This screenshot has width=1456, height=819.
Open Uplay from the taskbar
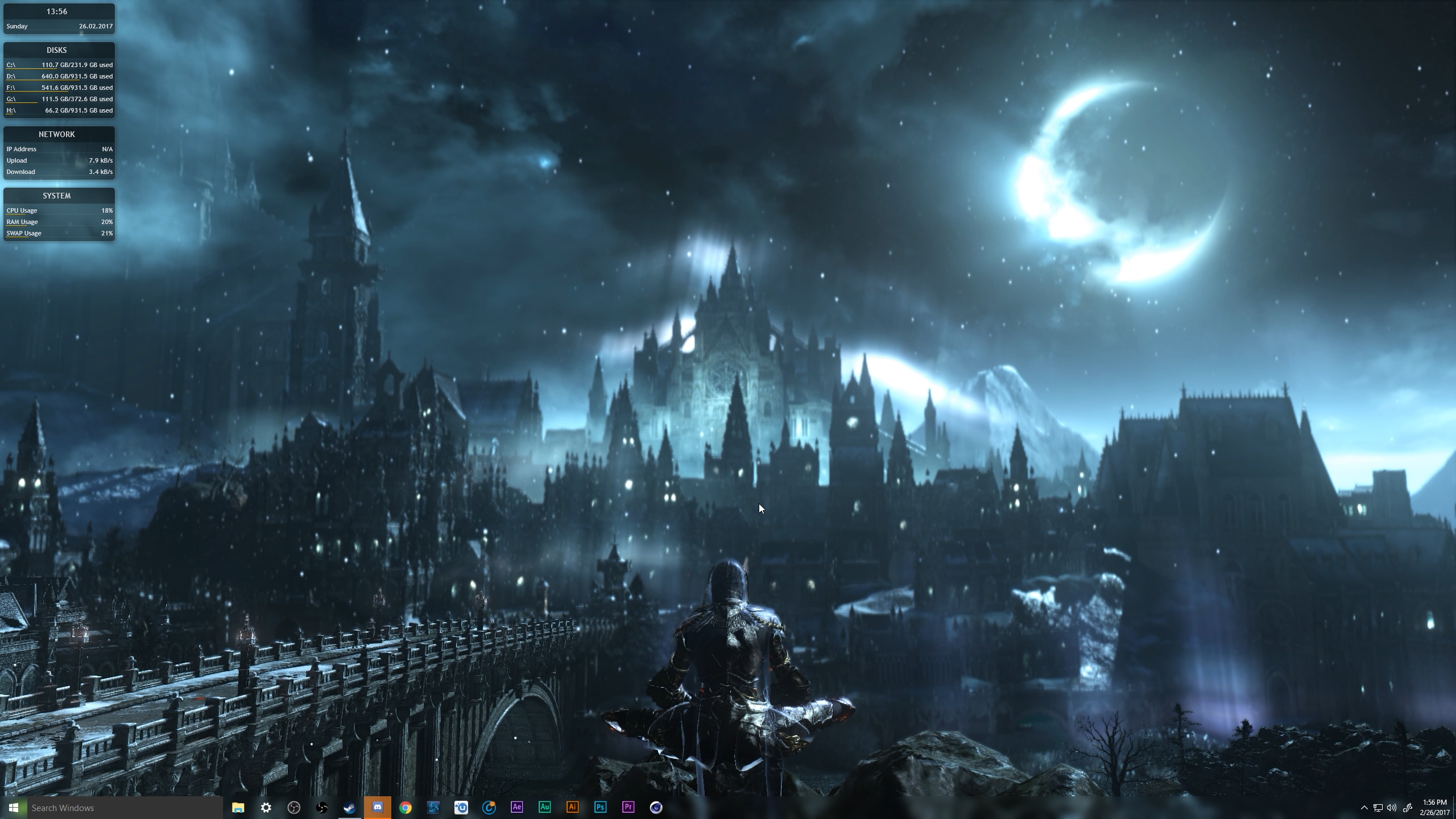click(x=461, y=807)
